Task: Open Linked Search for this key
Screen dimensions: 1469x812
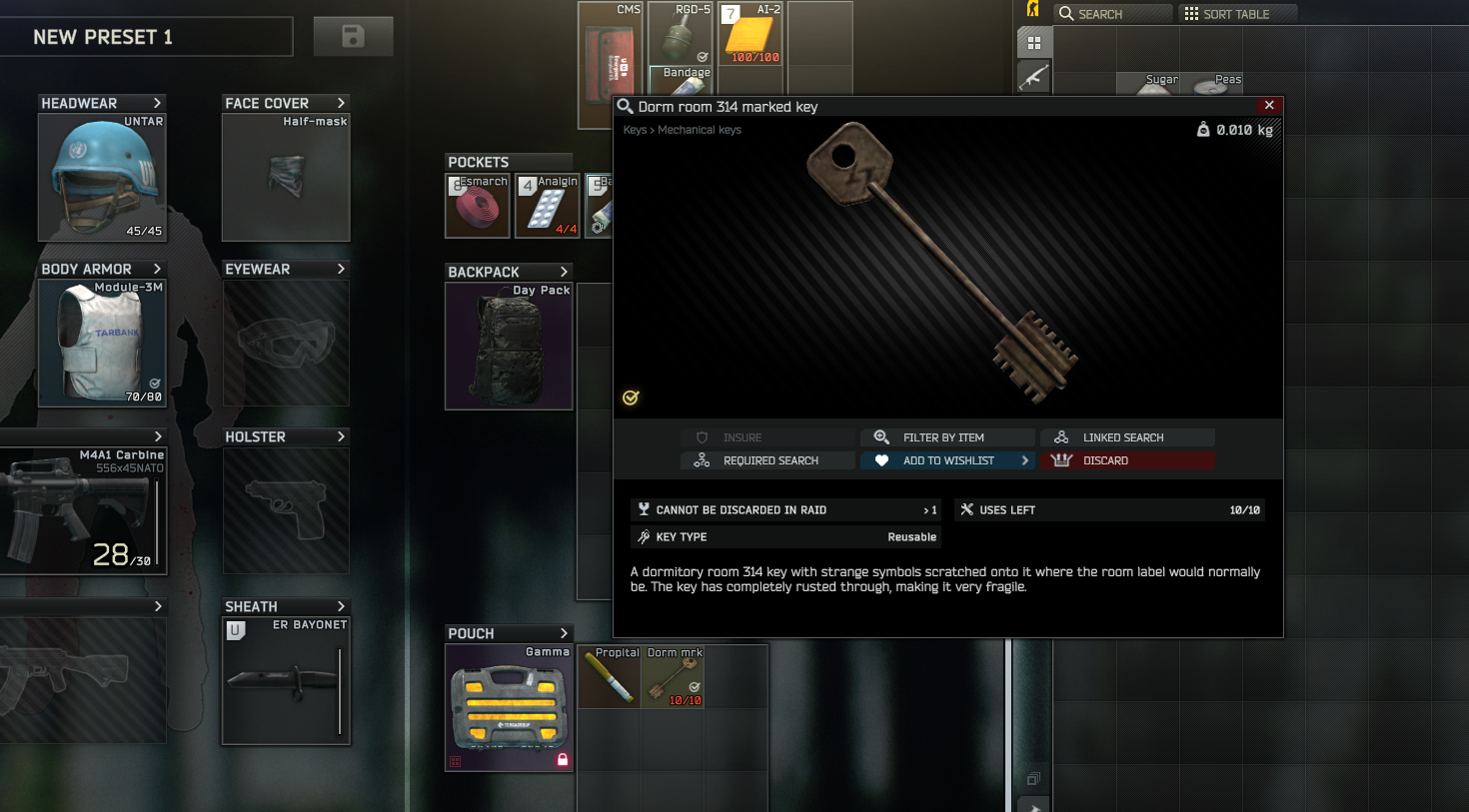Action: tap(1127, 437)
